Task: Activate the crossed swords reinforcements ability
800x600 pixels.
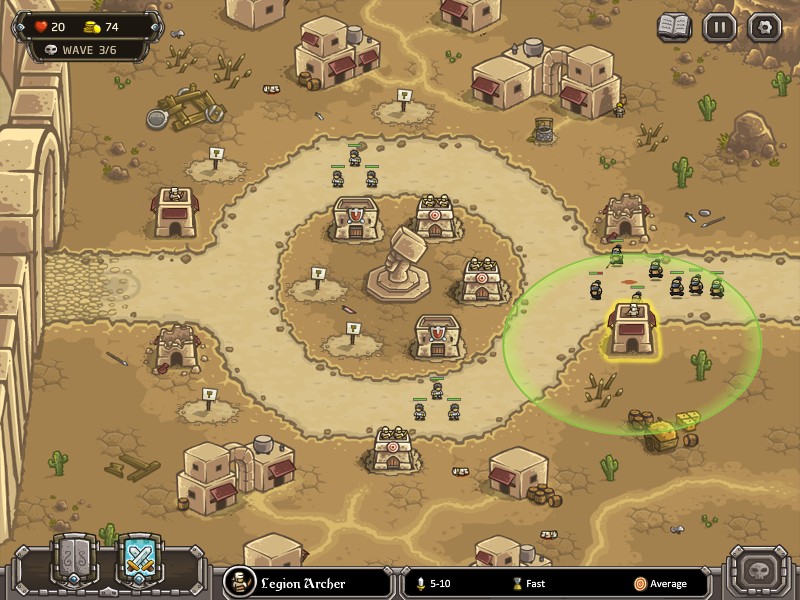Action: [140, 560]
